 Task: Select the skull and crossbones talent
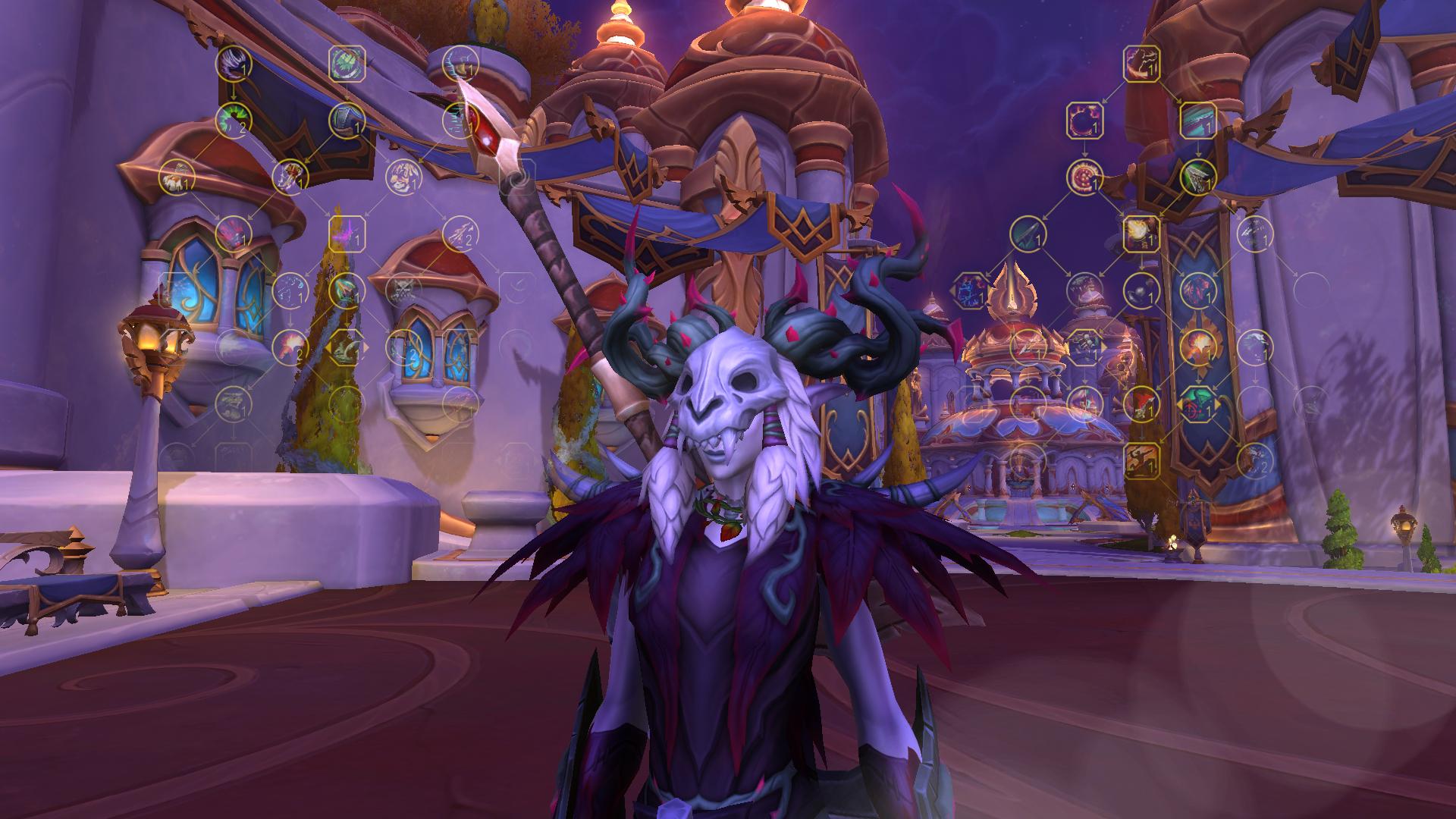coord(402,289)
